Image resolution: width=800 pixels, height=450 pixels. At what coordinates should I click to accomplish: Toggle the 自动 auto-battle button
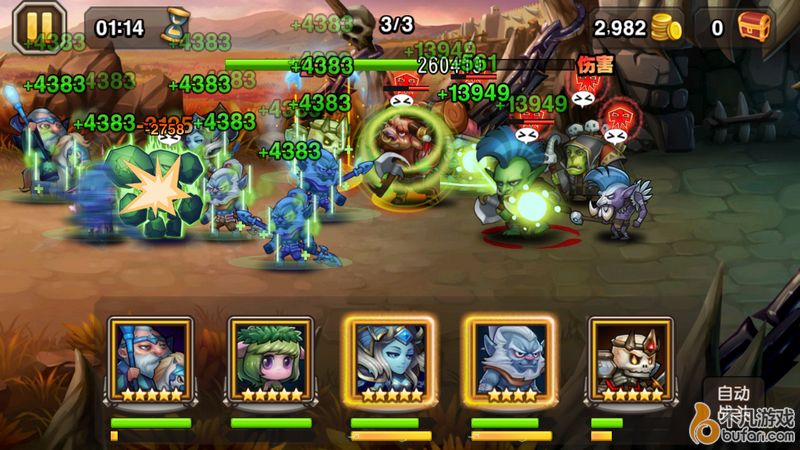(734, 391)
